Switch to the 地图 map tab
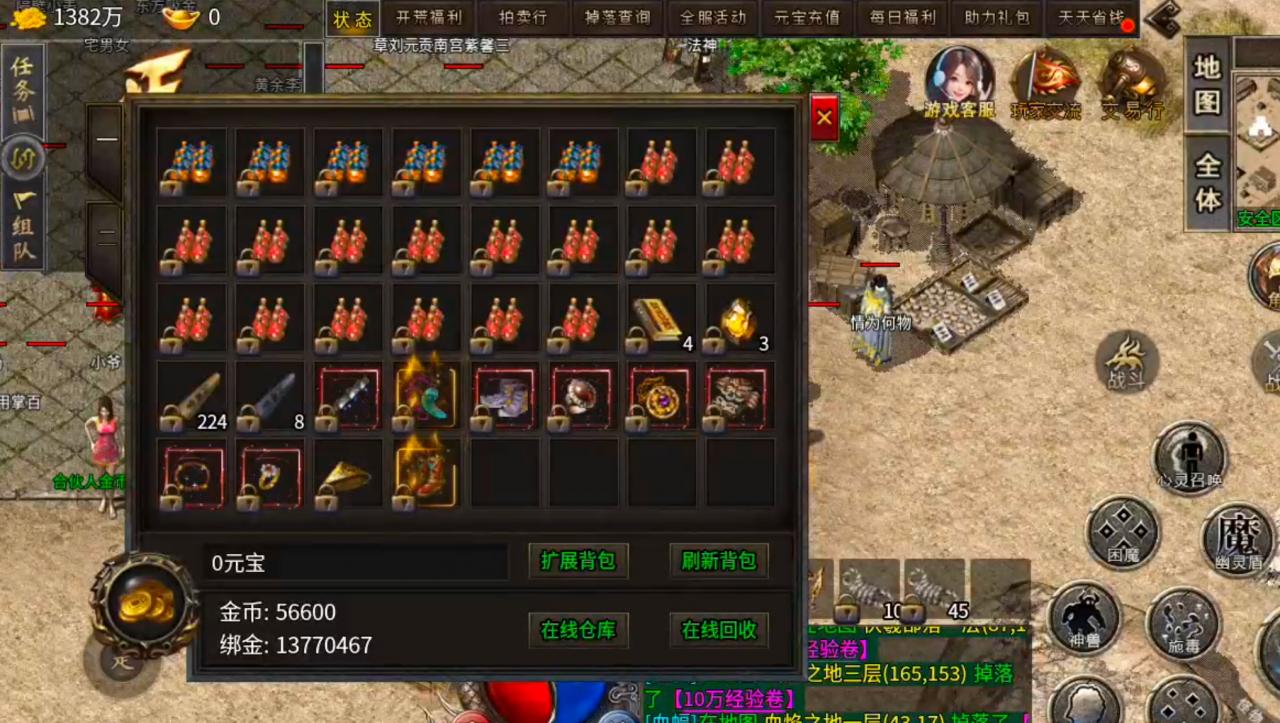The height and width of the screenshot is (723, 1280). pos(1207,83)
